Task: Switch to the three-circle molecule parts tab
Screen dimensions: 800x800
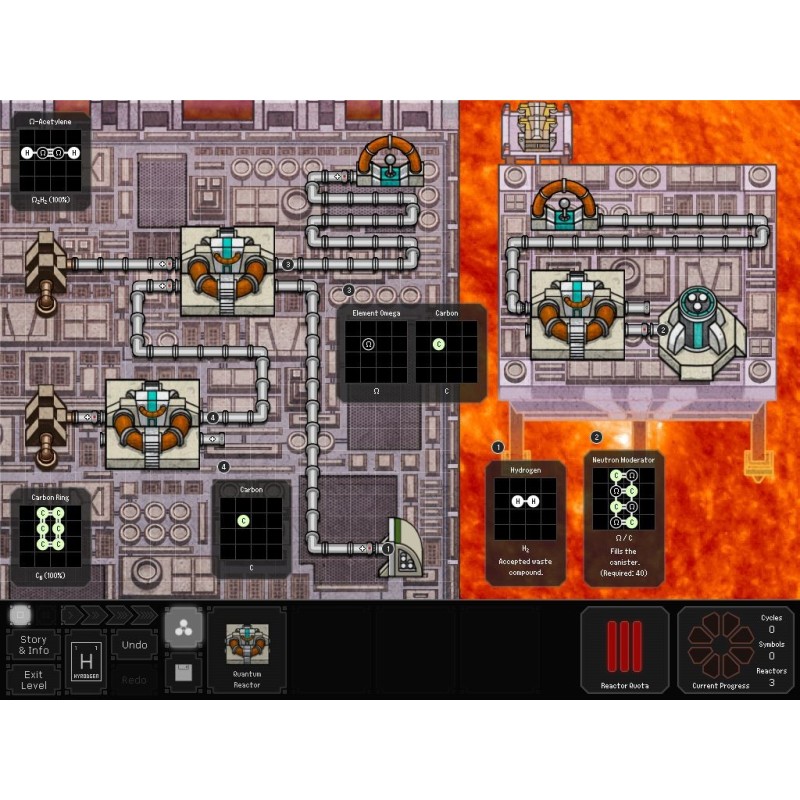Action: click(x=184, y=626)
